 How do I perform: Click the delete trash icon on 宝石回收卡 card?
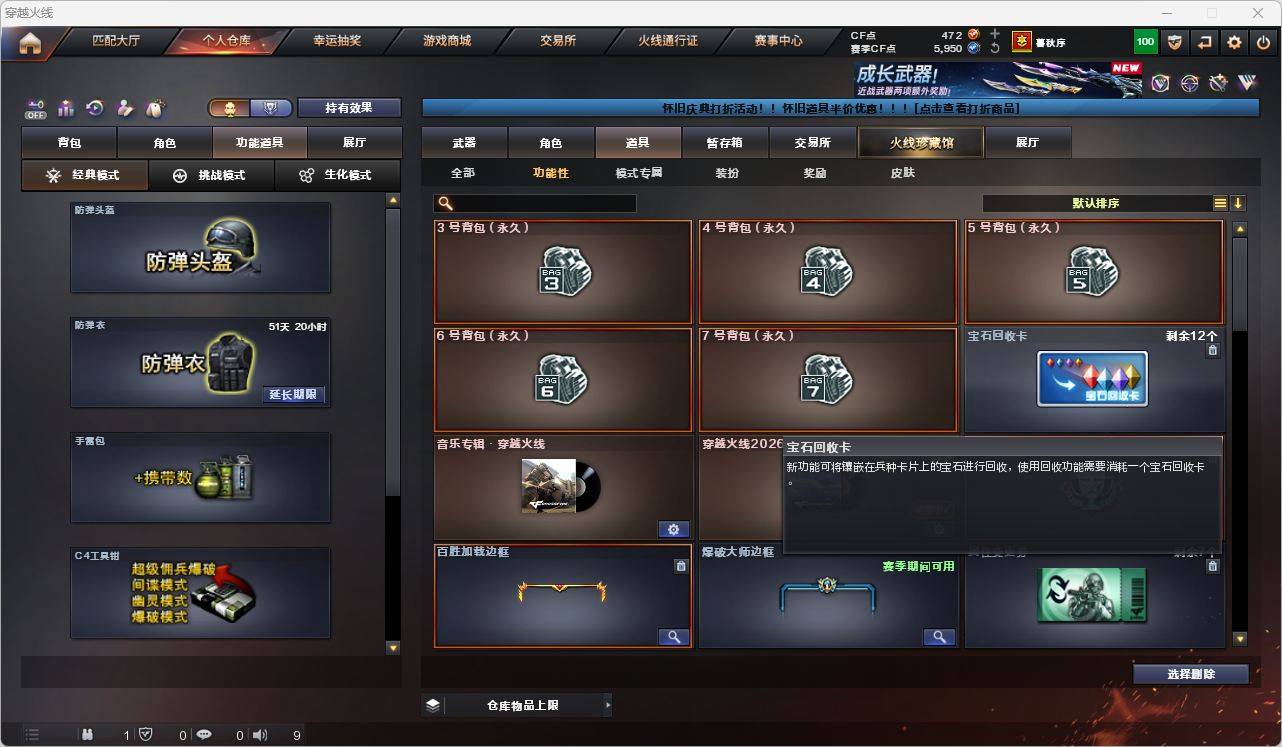coord(1212,350)
